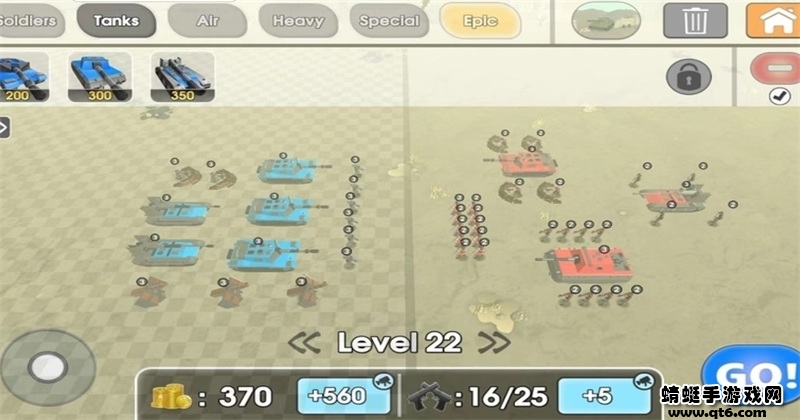Viewport: 800px width, 420px height.
Task: Switch to the Heavy units tab
Action: point(298,20)
